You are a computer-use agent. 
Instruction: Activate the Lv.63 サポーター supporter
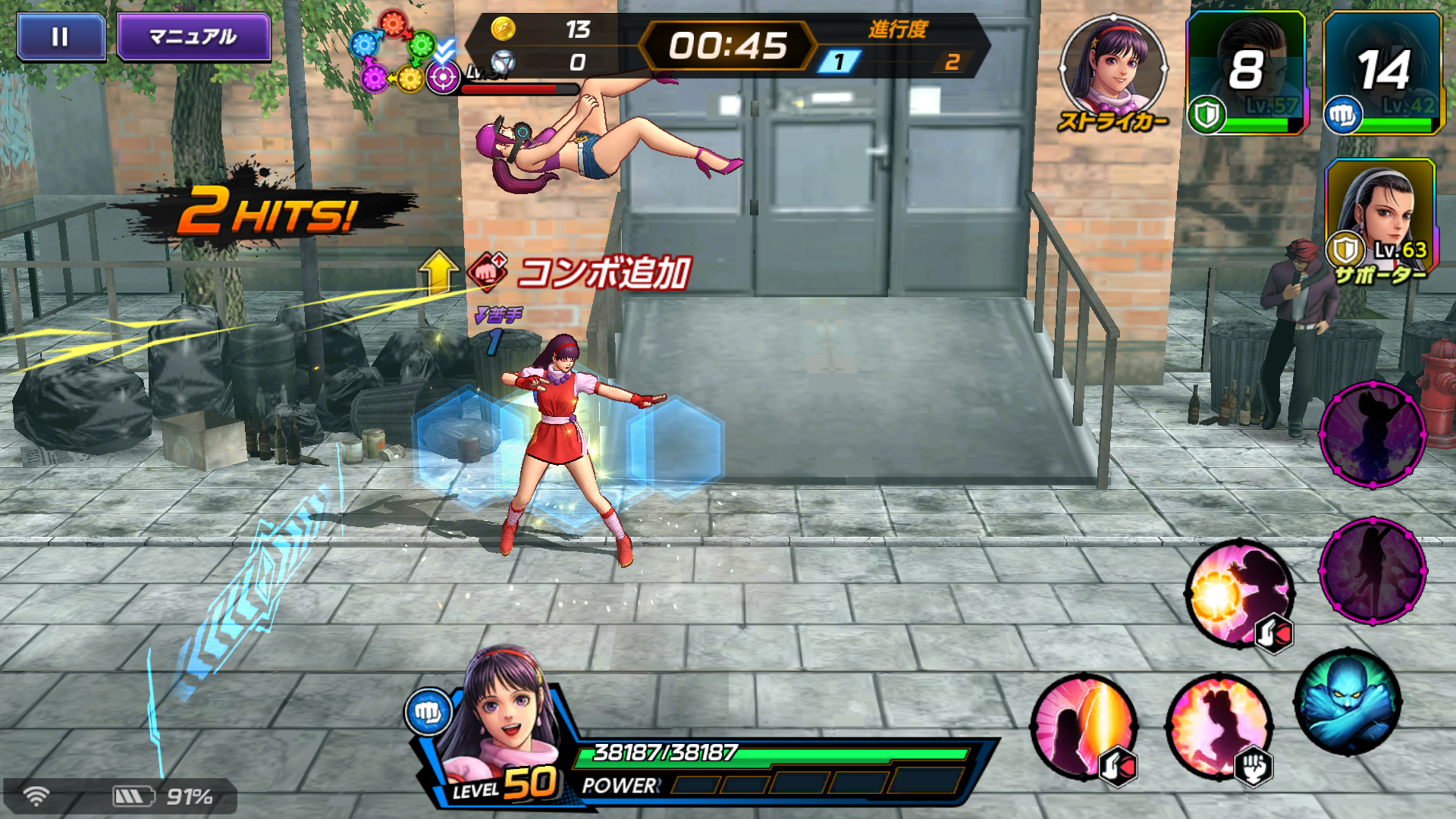point(1380,218)
